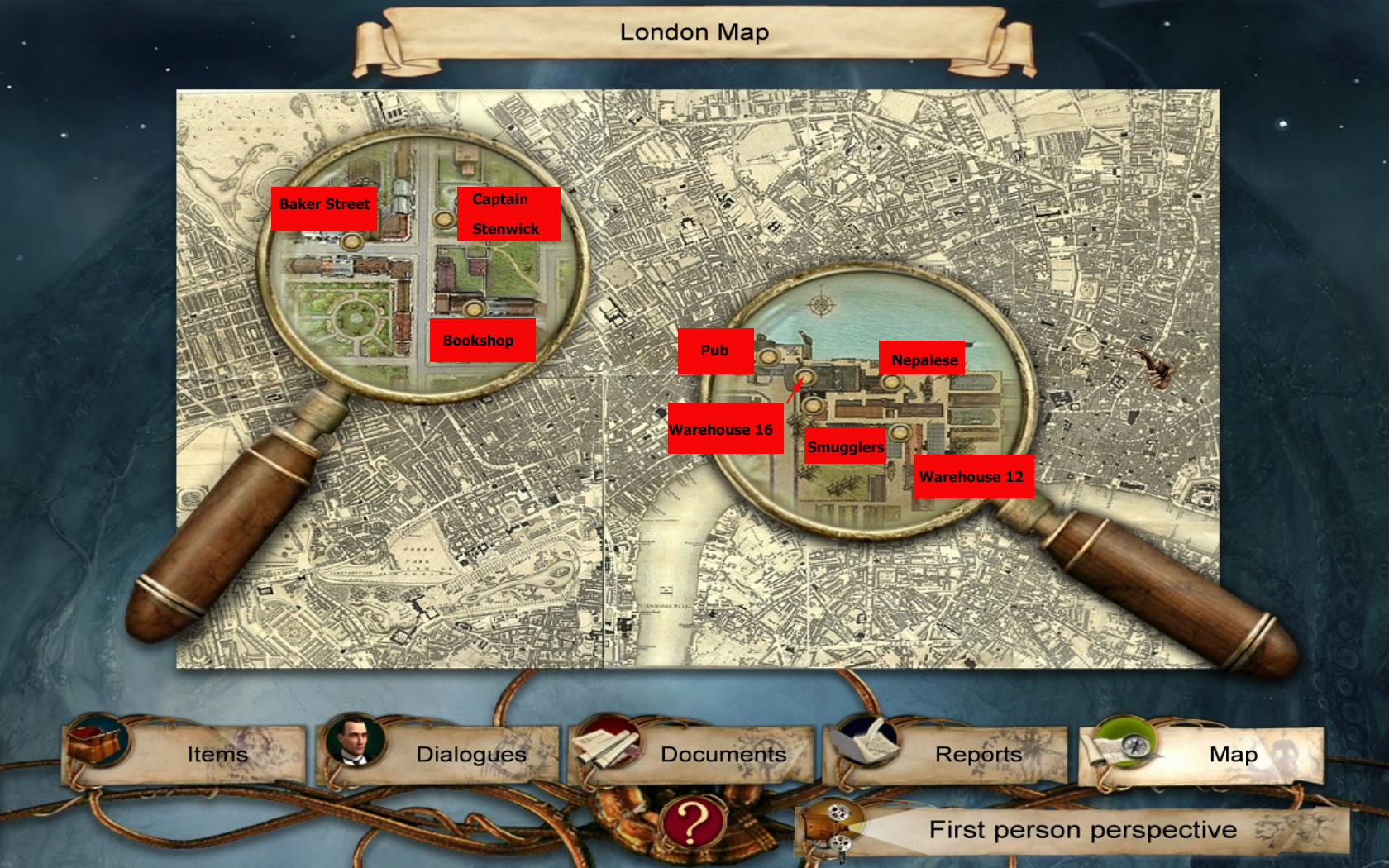This screenshot has height=868, width=1389.
Task: Select the Nepalese location label
Action: [922, 359]
